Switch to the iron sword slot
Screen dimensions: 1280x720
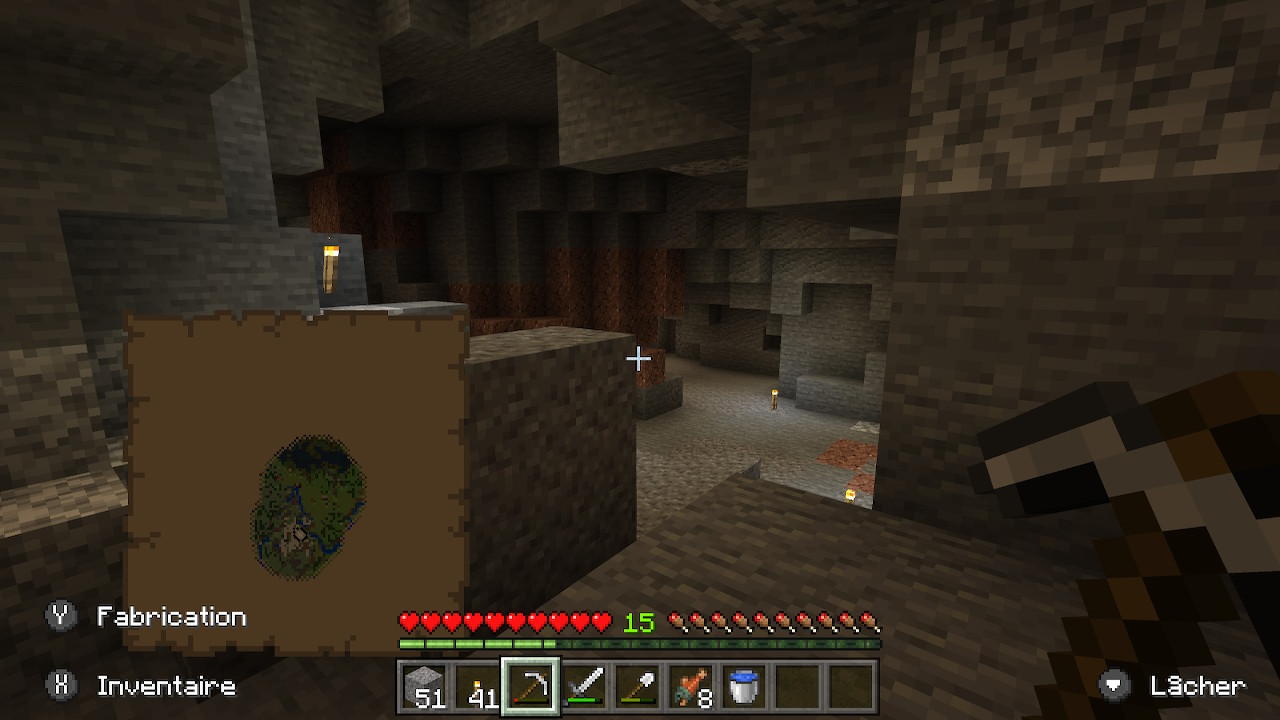point(585,687)
